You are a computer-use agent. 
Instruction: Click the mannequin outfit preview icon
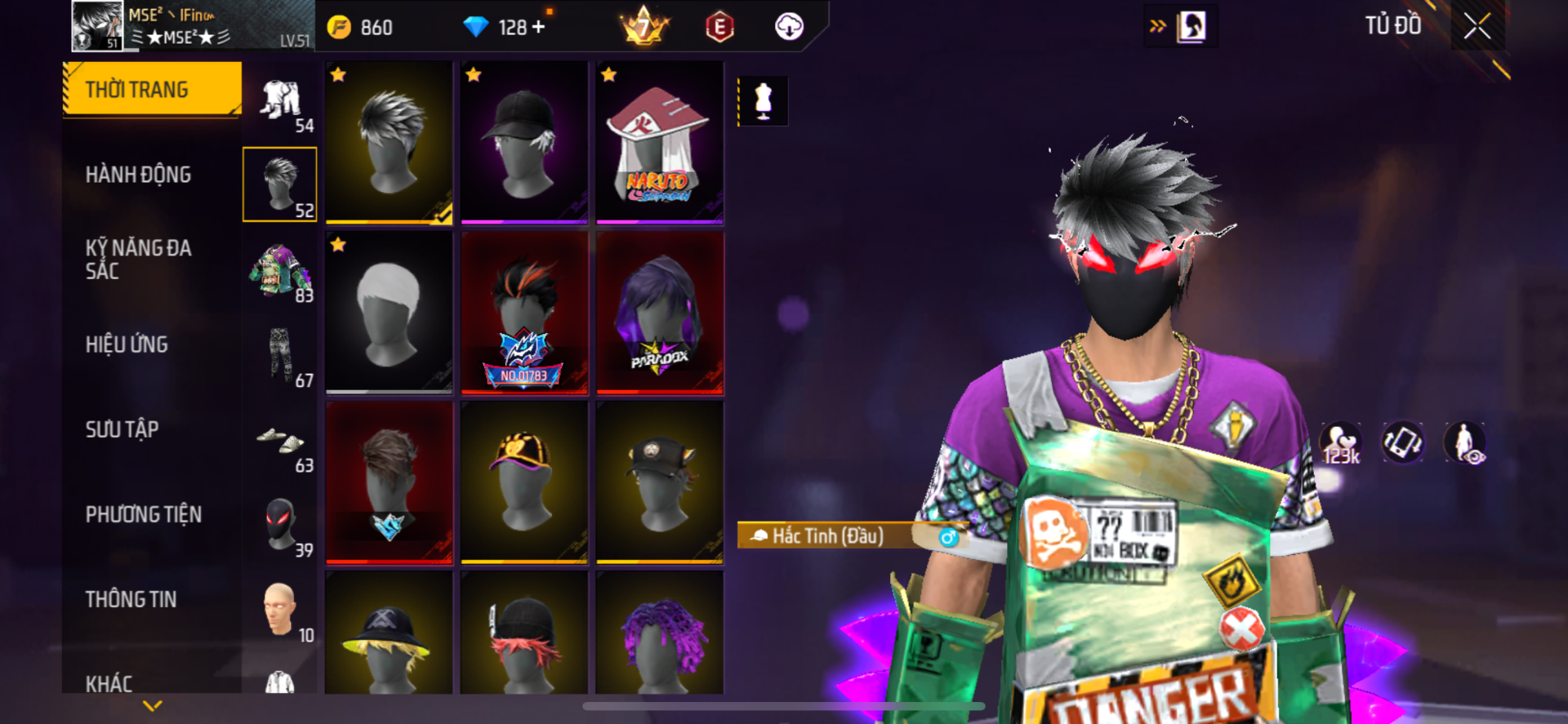pyautogui.click(x=763, y=101)
